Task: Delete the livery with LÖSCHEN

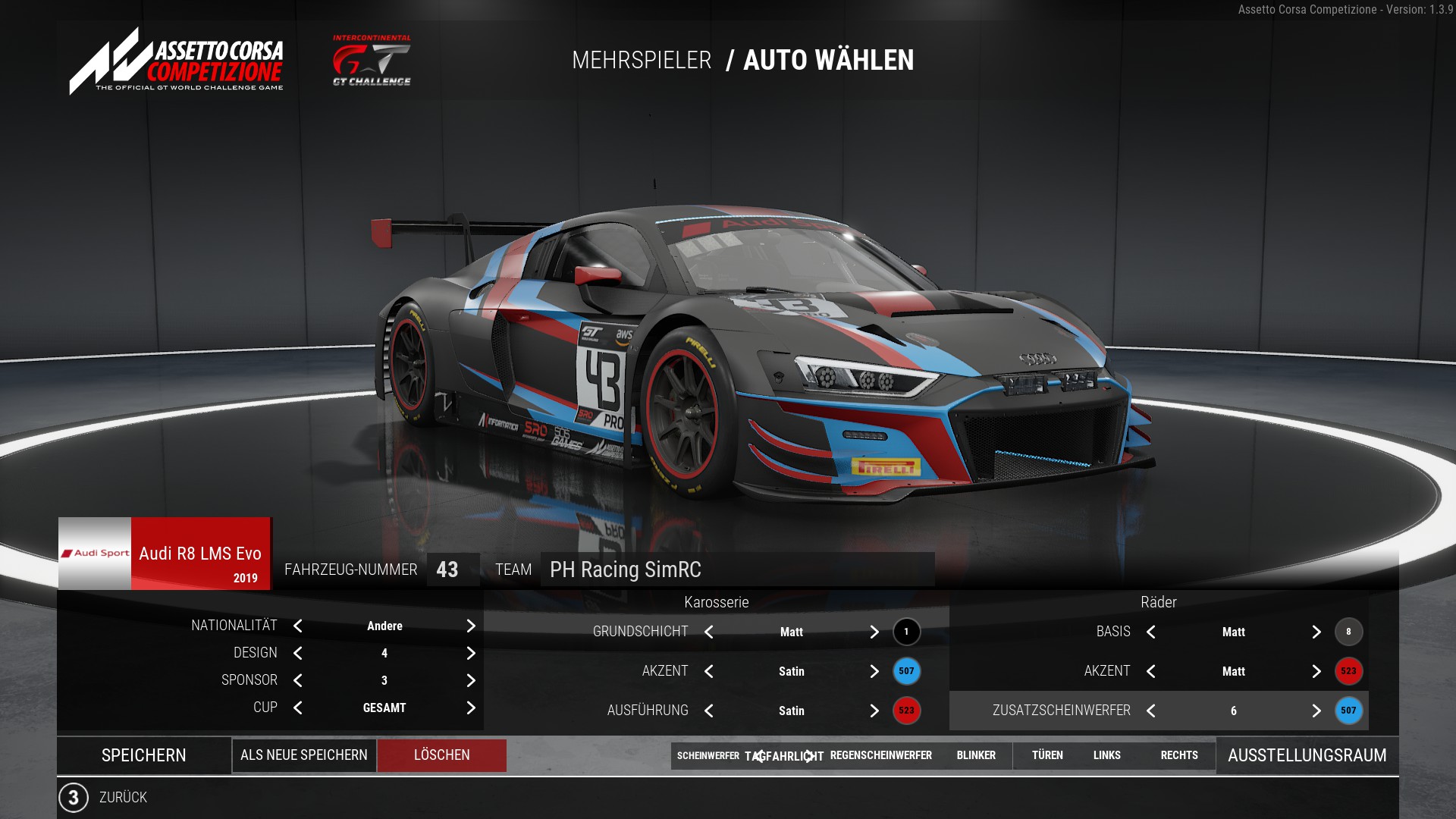Action: [441, 755]
